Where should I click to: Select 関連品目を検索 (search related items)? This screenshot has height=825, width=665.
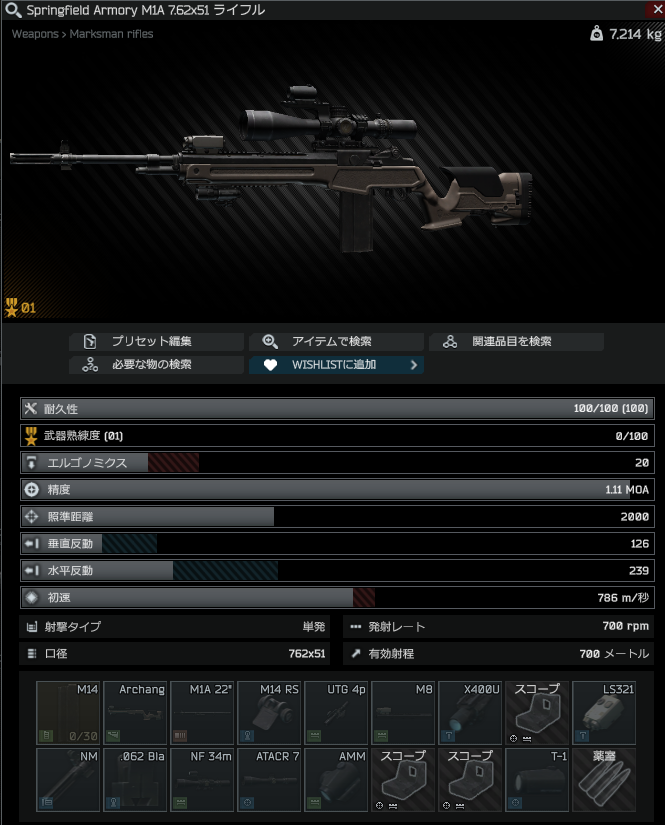[517, 341]
